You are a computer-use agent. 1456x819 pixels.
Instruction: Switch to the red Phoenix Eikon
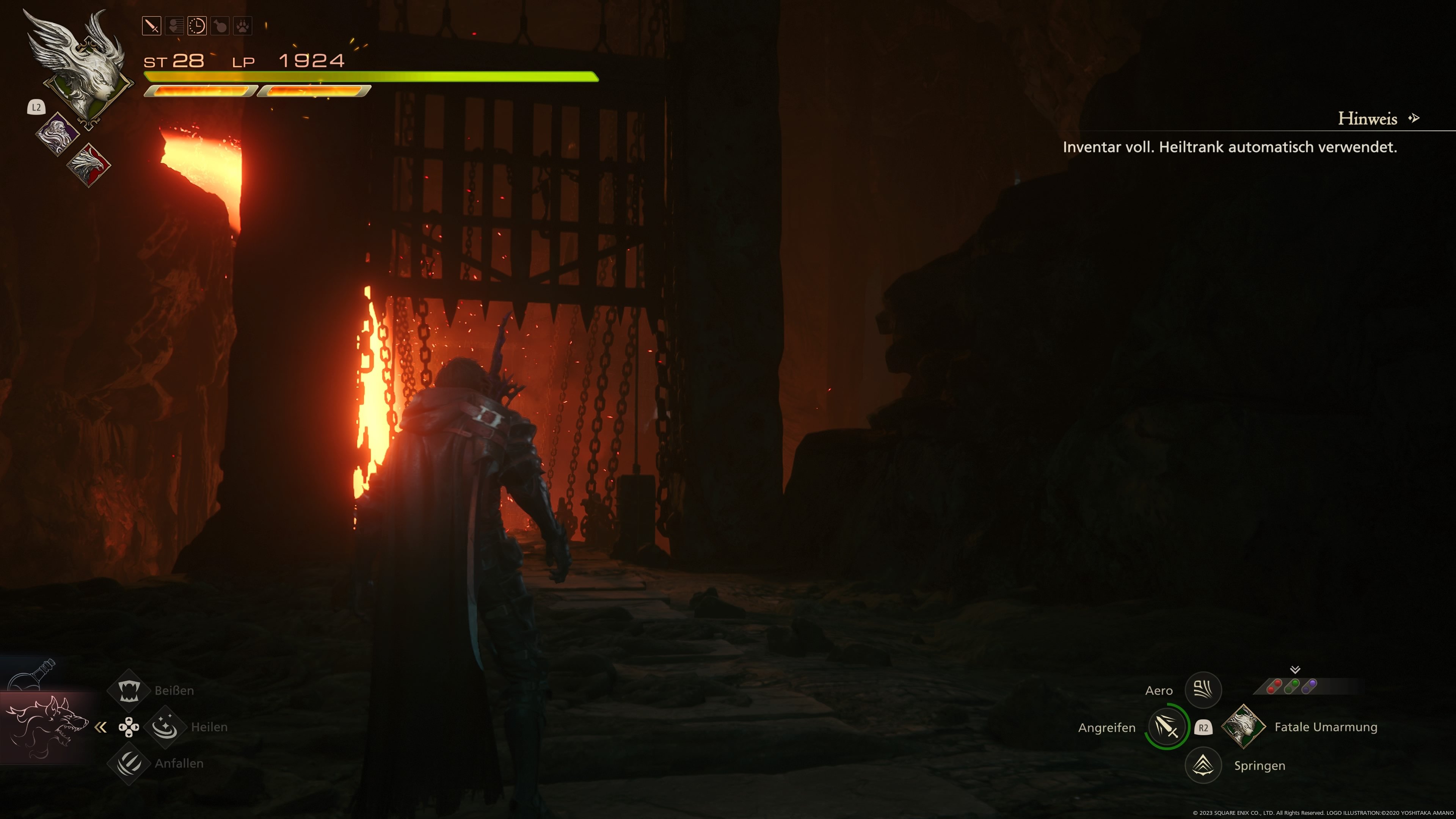[89, 165]
